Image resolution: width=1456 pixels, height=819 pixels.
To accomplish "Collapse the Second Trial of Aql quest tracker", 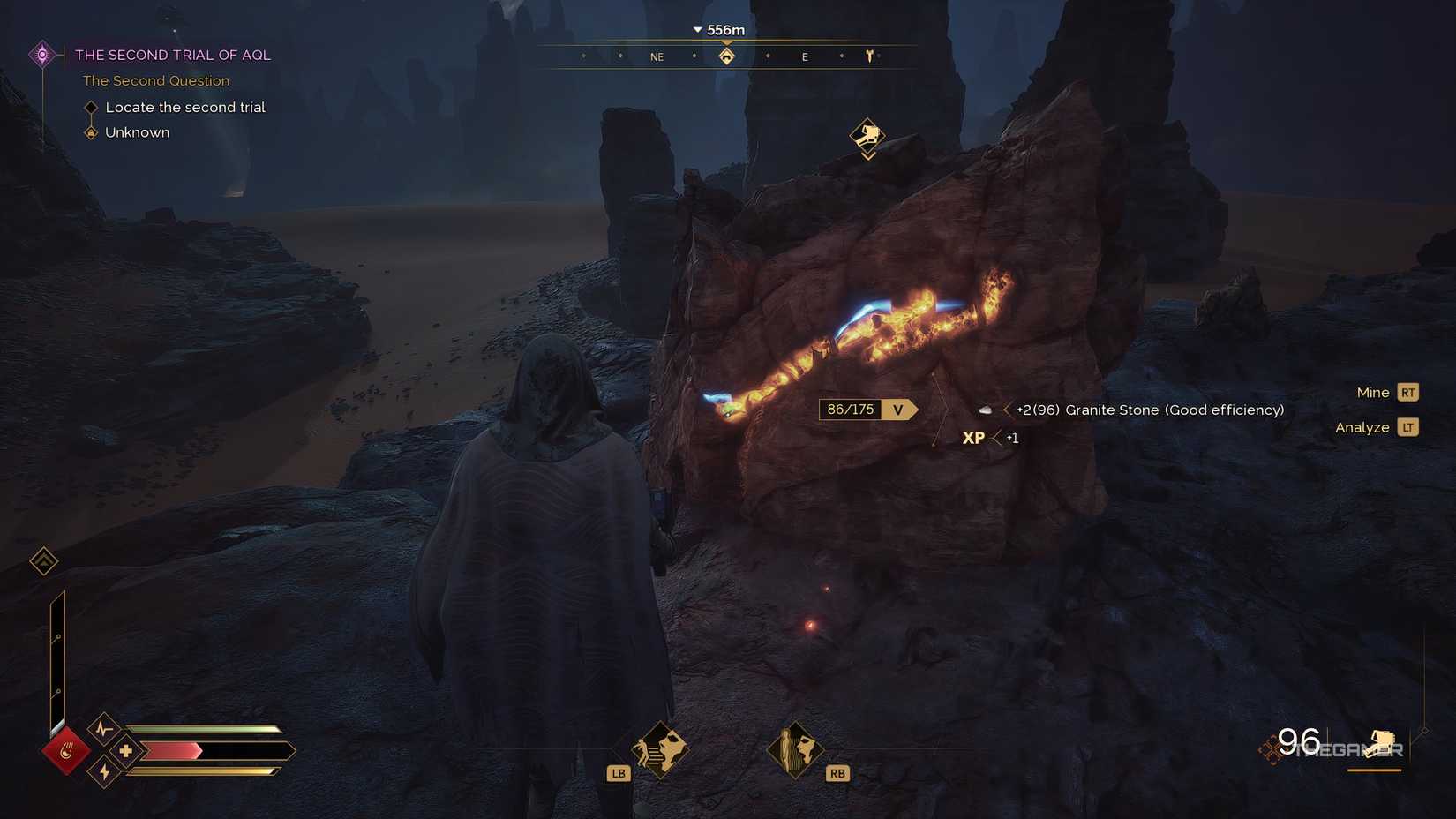I will pyautogui.click(x=41, y=54).
